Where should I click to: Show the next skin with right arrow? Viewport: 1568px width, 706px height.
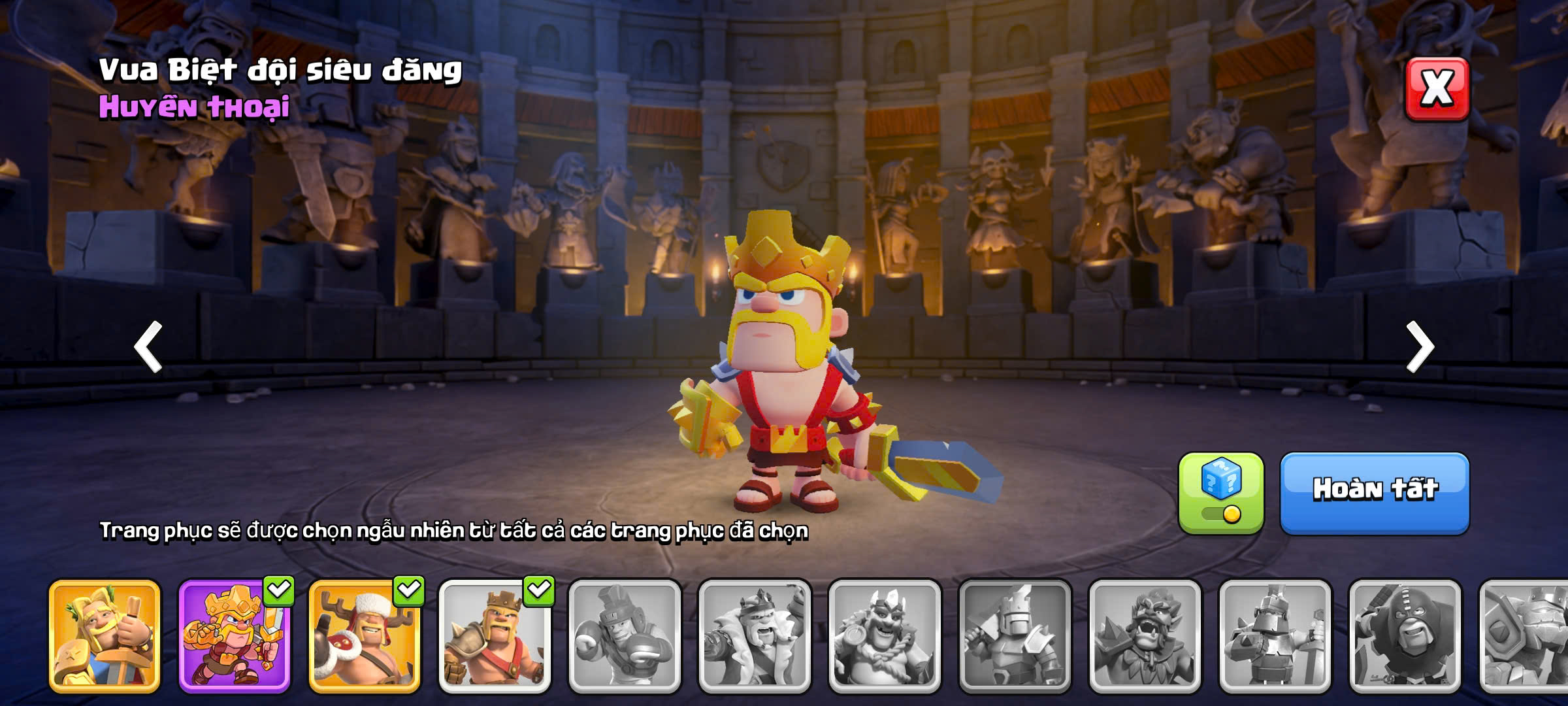1420,346
